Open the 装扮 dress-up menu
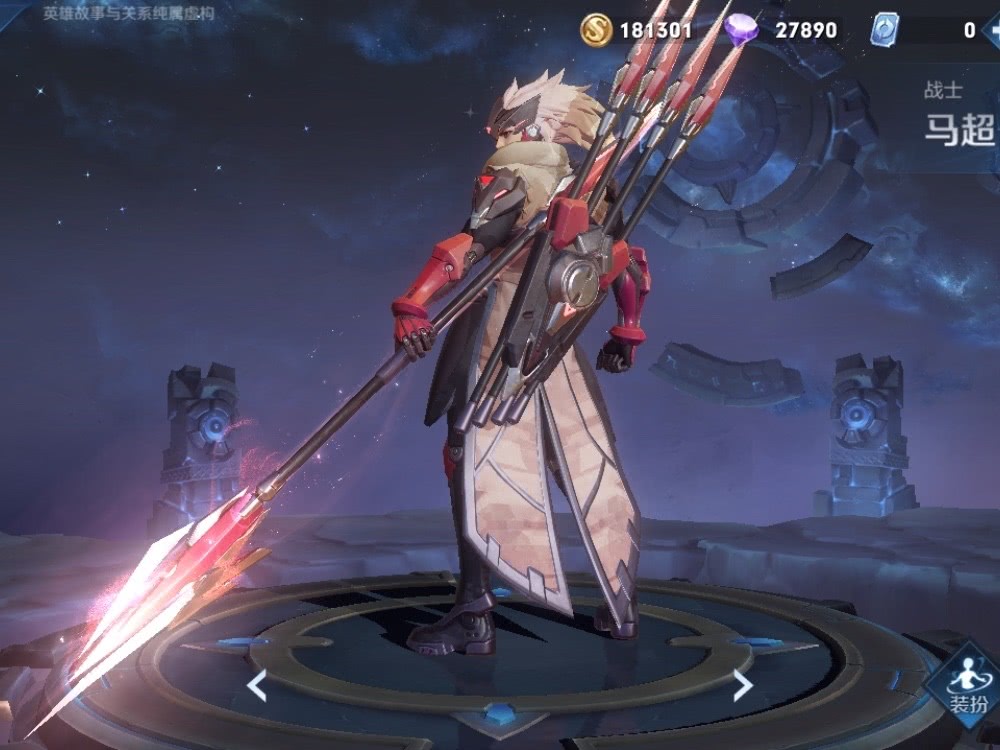Viewport: 1000px width, 750px height. point(964,690)
